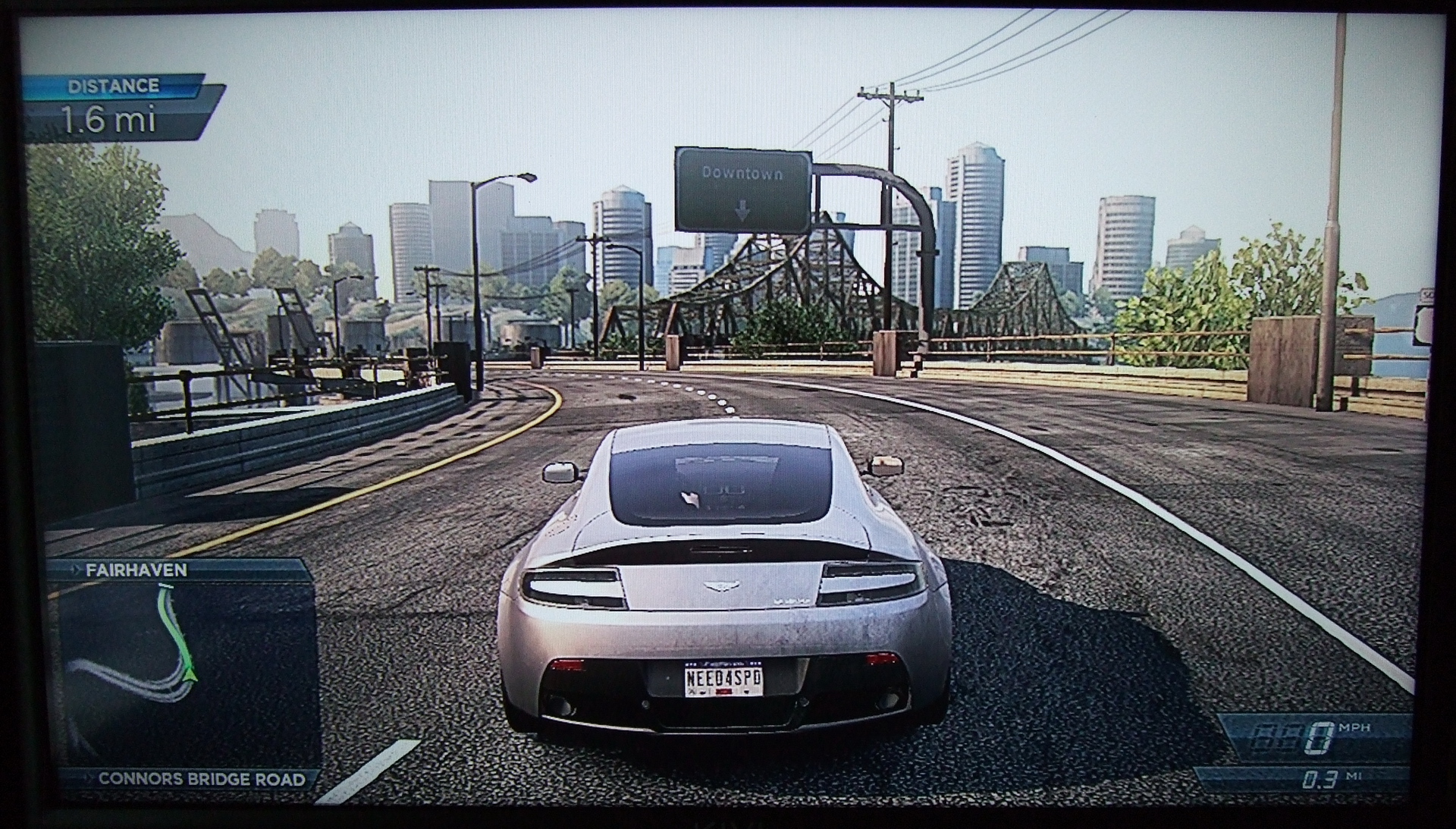Select the green player arrow on minimap
Screen dimensions: 1456x829
point(189,673)
